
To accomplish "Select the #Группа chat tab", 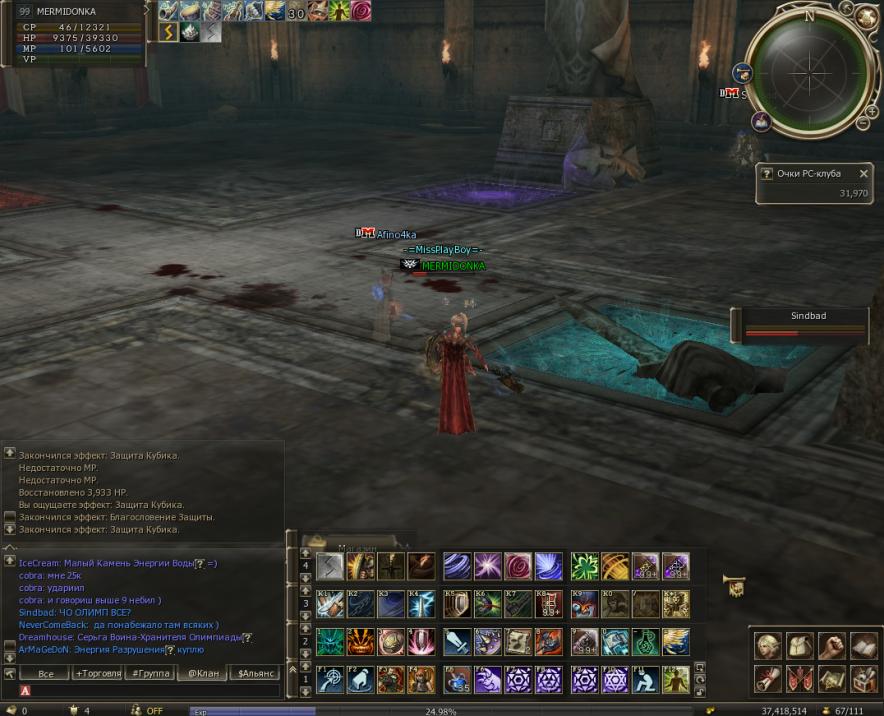I will pyautogui.click(x=150, y=673).
